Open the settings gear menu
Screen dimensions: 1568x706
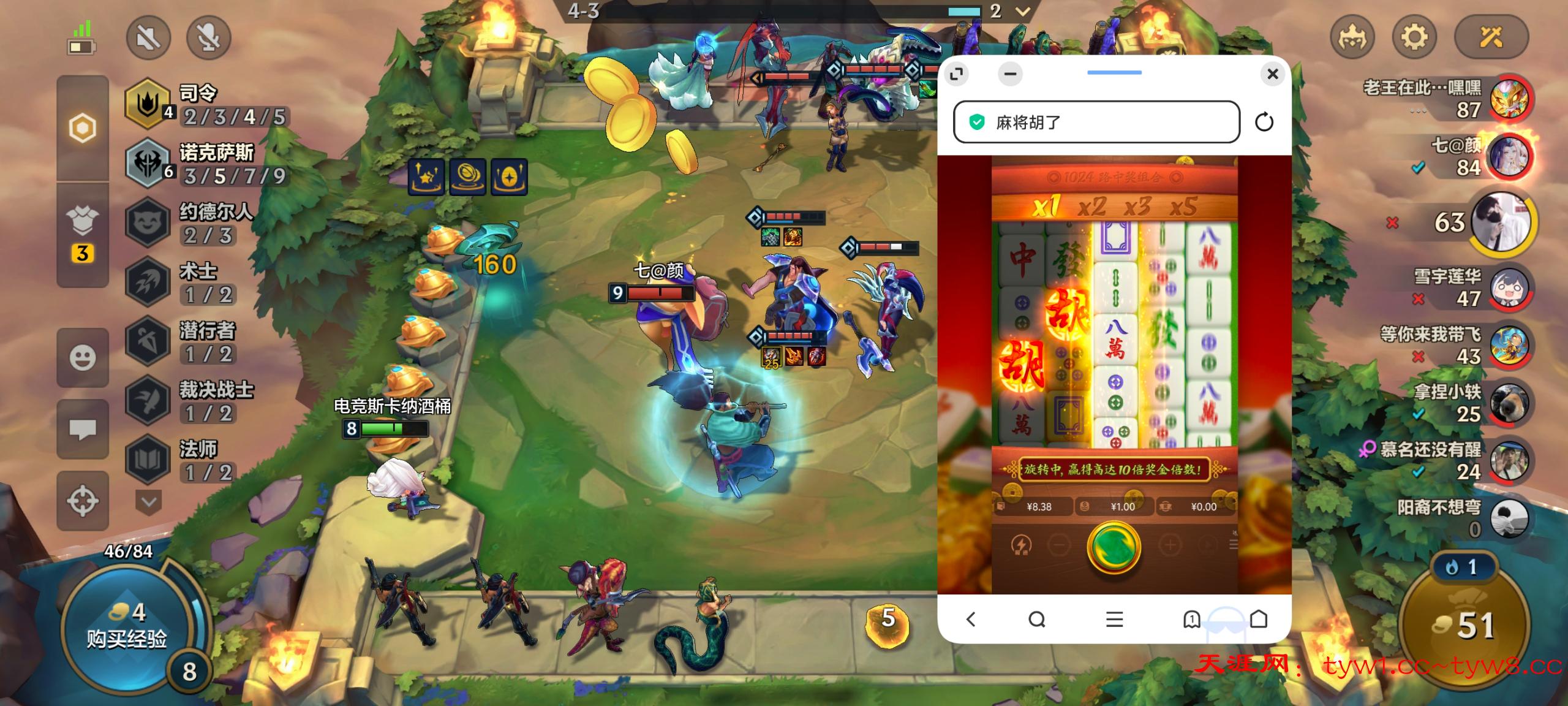(1415, 37)
